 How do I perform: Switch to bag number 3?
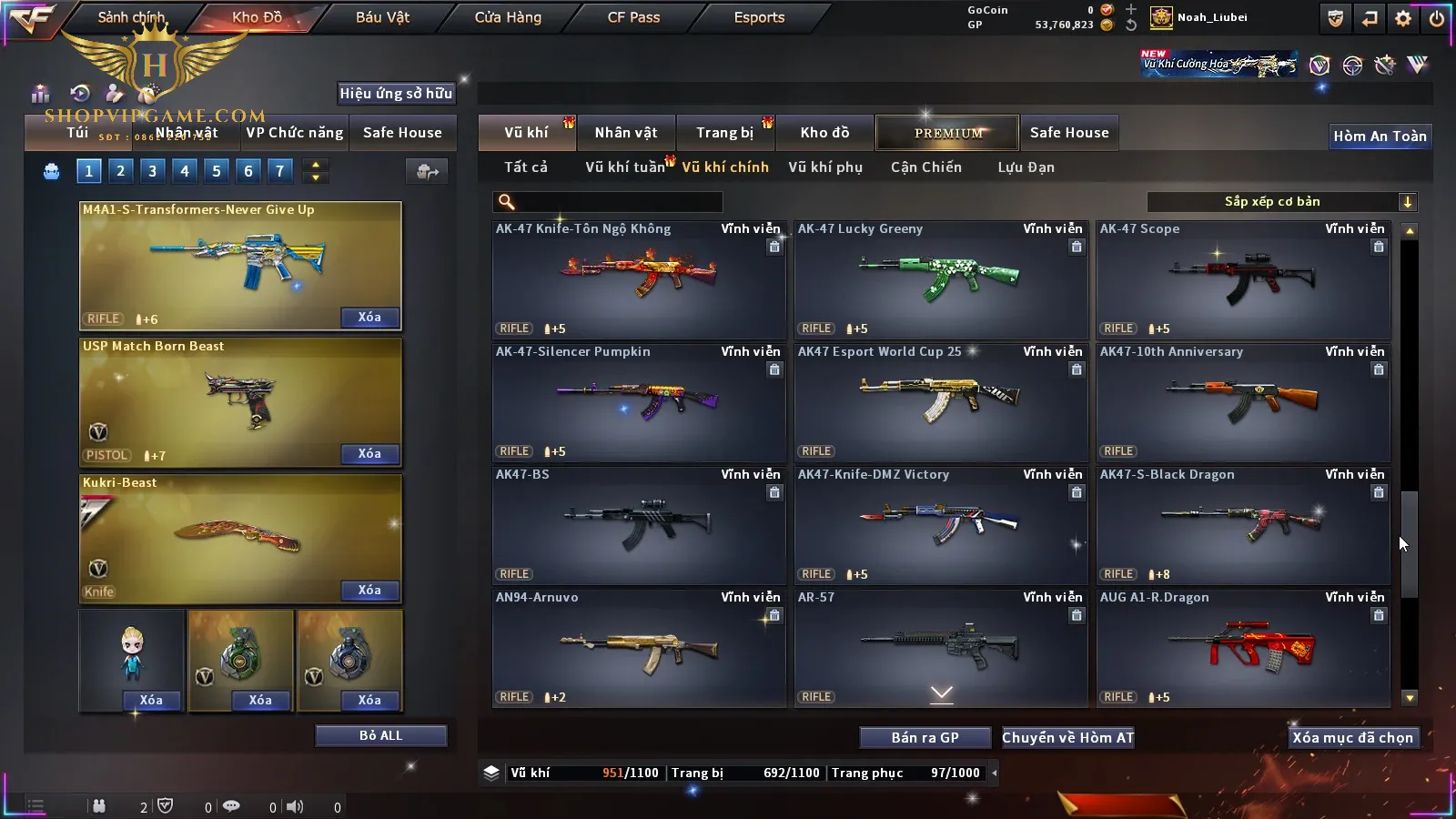152,170
